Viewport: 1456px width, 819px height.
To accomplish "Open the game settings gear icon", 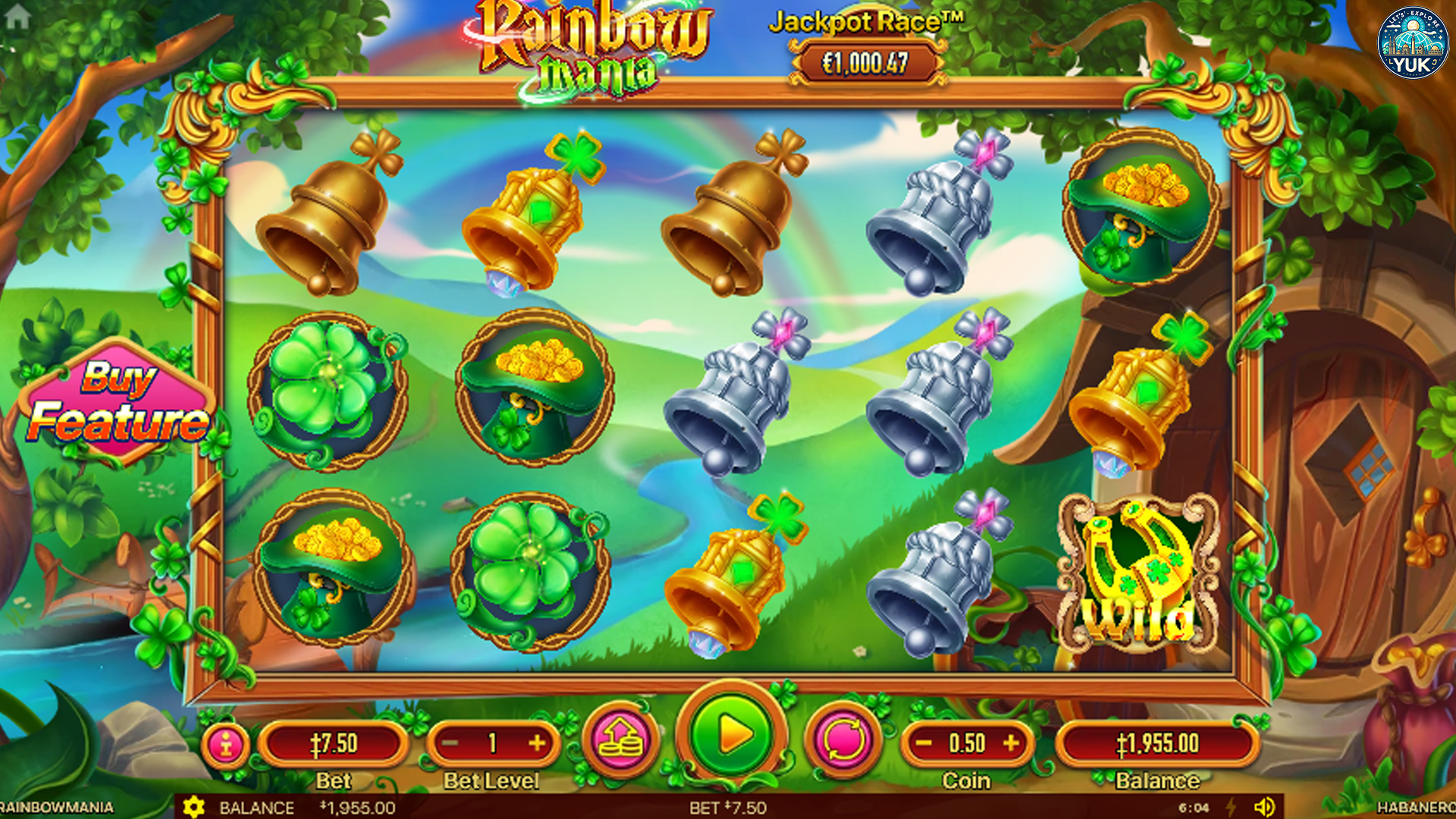I will point(194,808).
